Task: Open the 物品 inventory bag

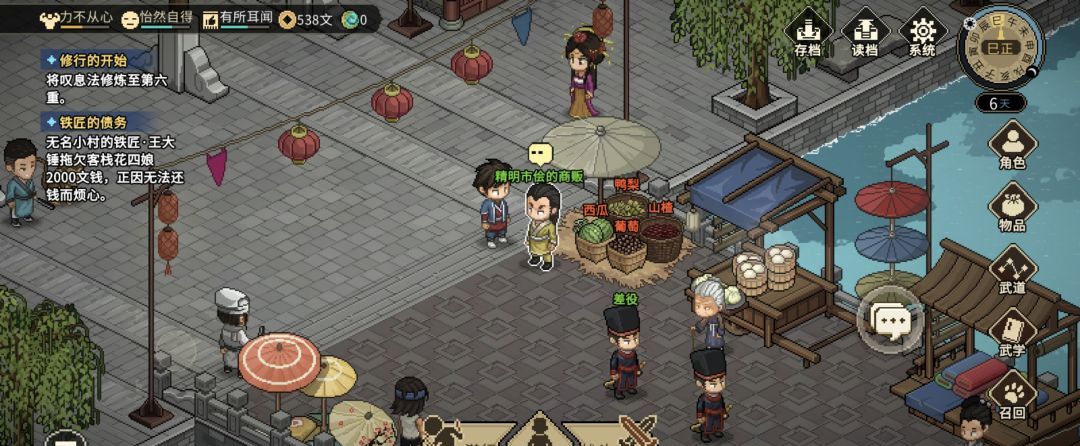Action: pos(1012,207)
